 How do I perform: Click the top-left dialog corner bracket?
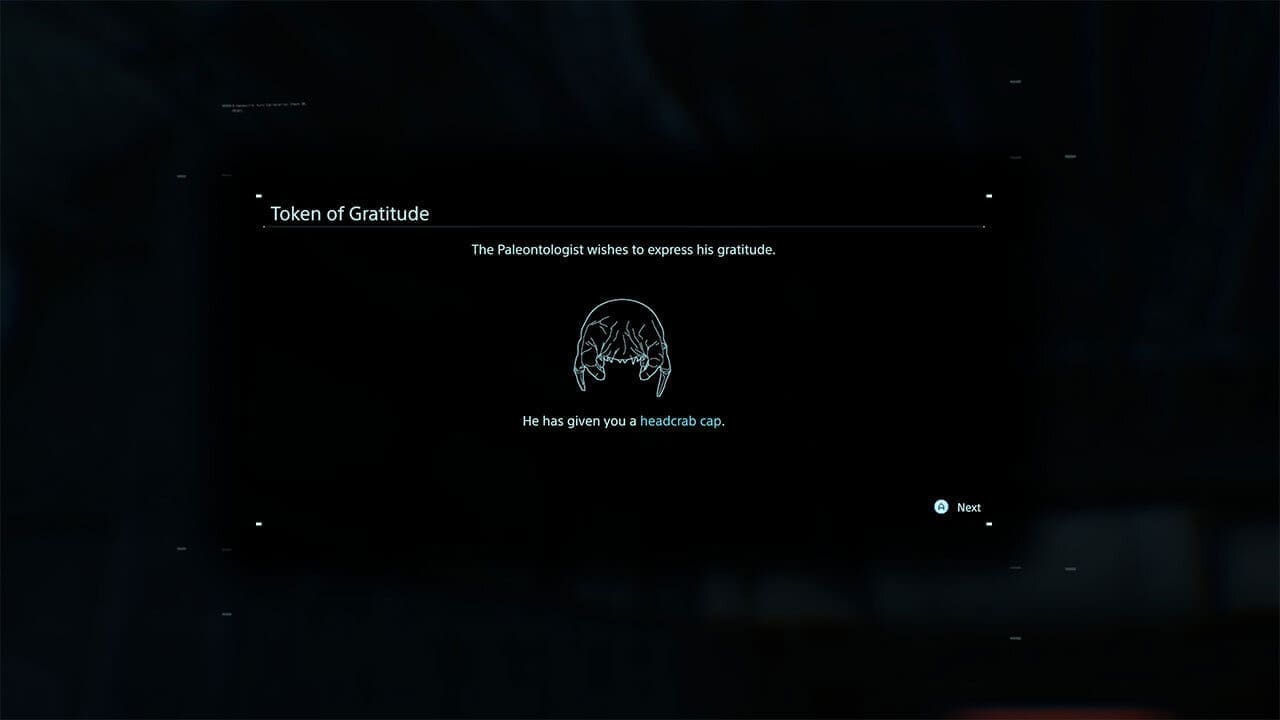pos(259,196)
